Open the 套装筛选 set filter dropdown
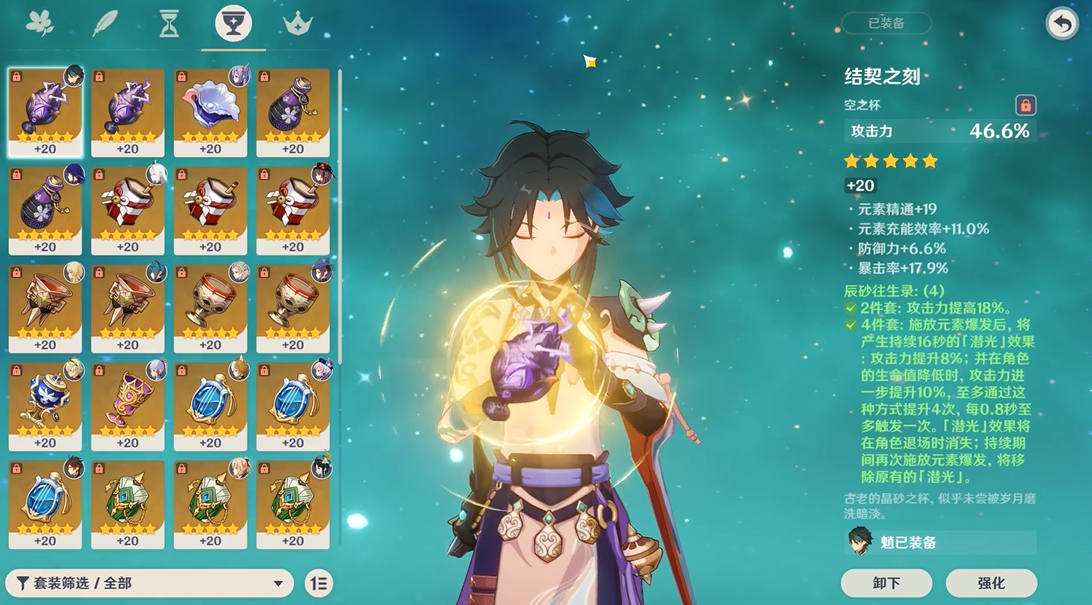The height and width of the screenshot is (605, 1092). (x=150, y=583)
